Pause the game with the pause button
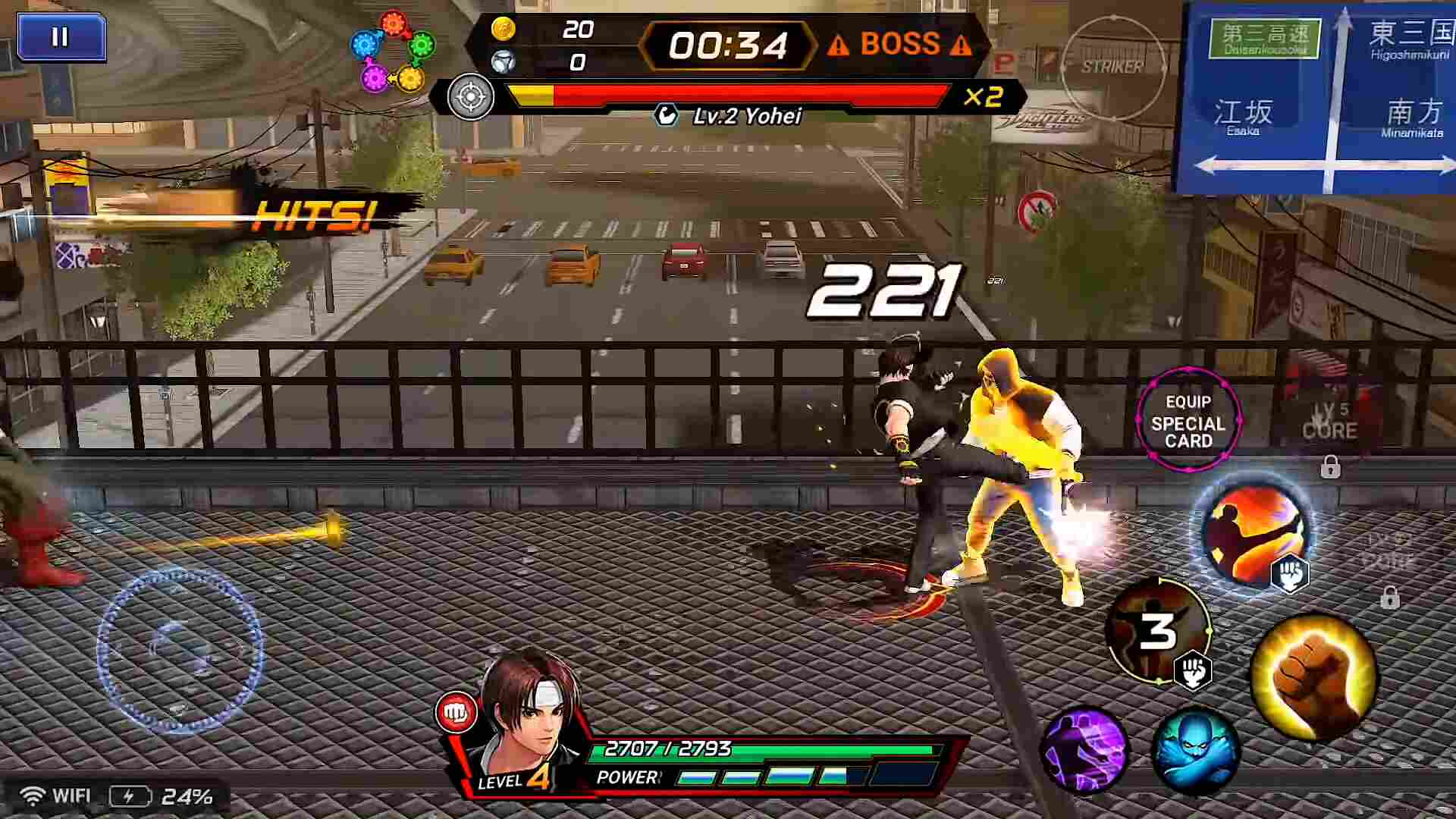This screenshot has width=1456, height=819. [x=61, y=37]
